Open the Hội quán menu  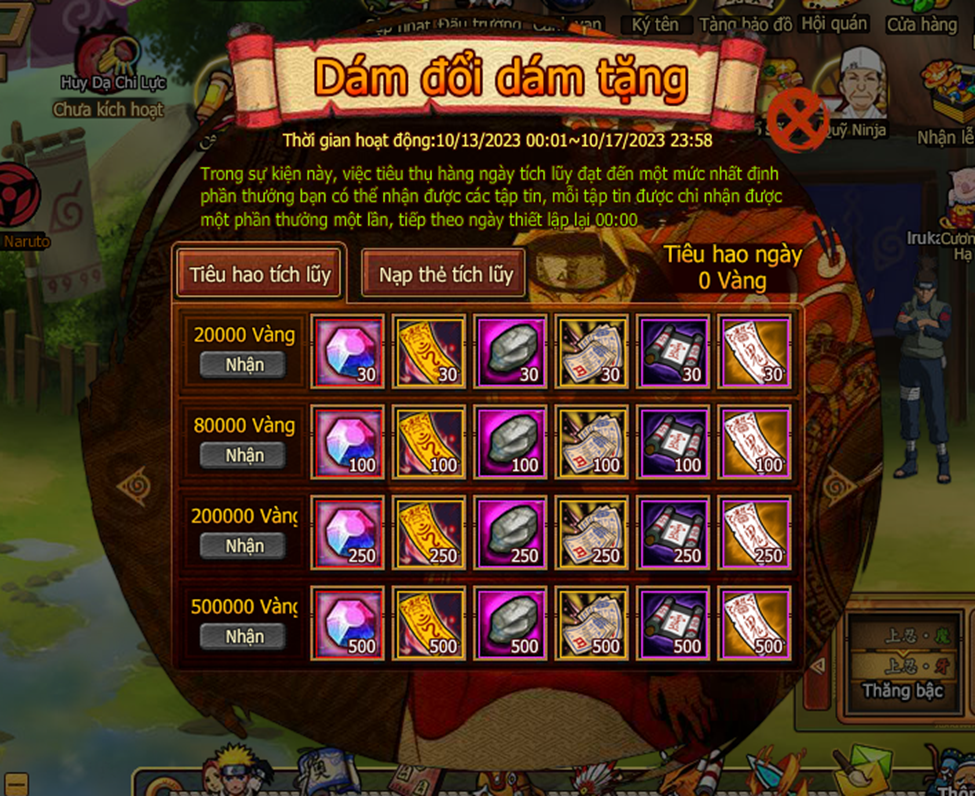tap(835, 22)
